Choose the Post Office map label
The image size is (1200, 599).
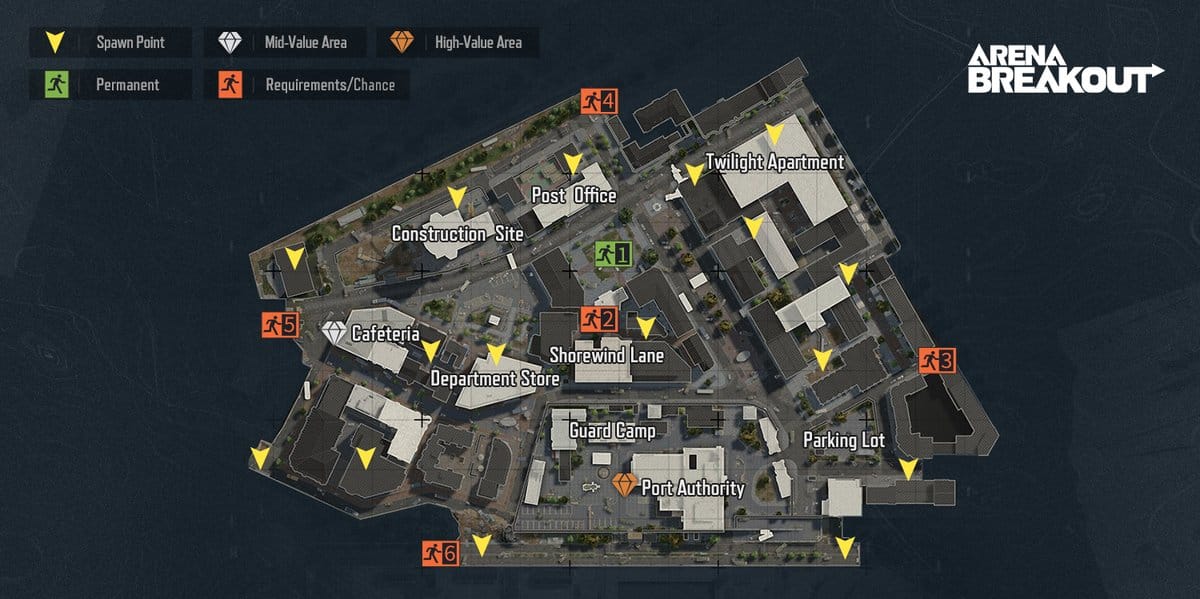click(573, 196)
